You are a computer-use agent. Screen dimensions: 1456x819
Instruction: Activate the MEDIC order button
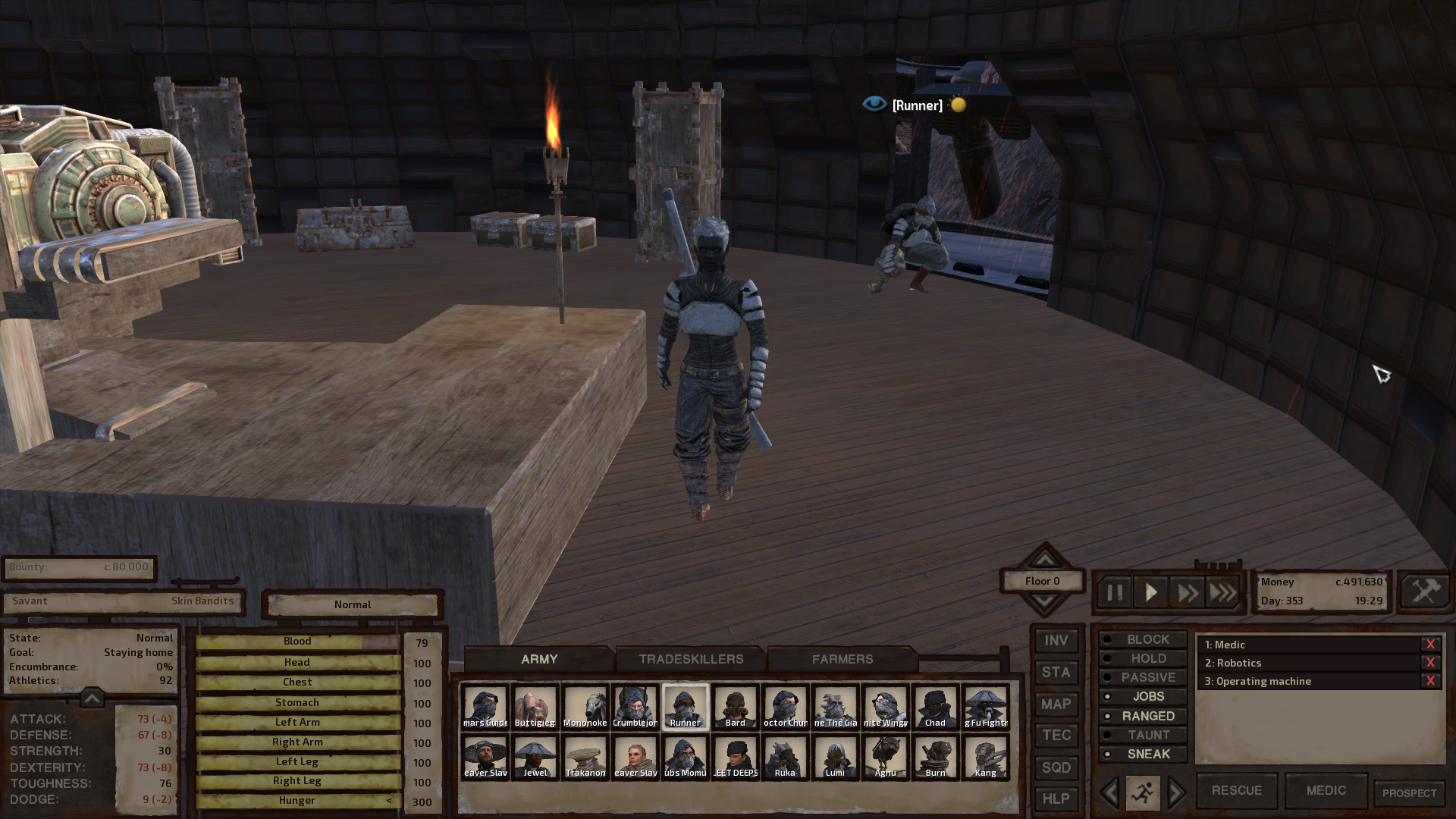[x=1326, y=790]
